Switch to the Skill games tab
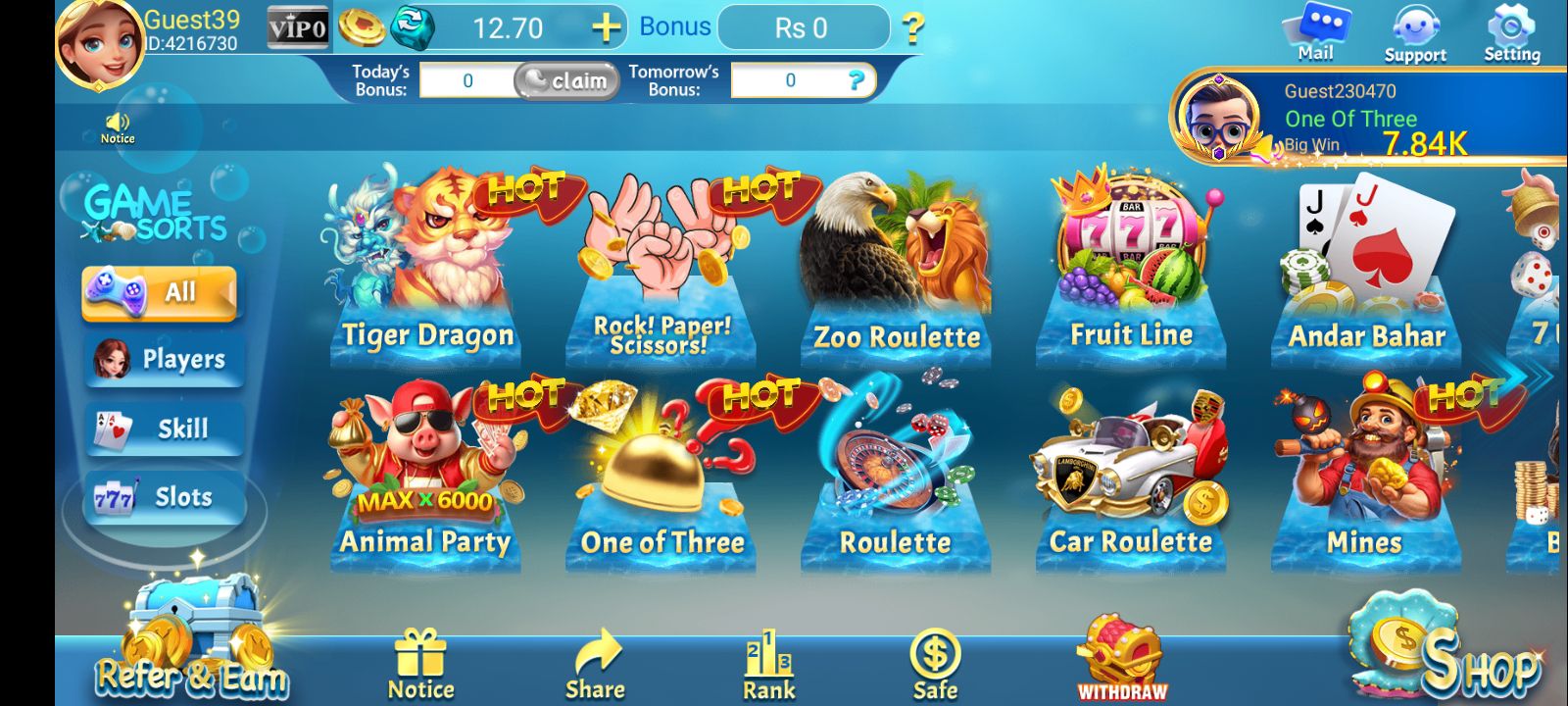 pos(162,429)
